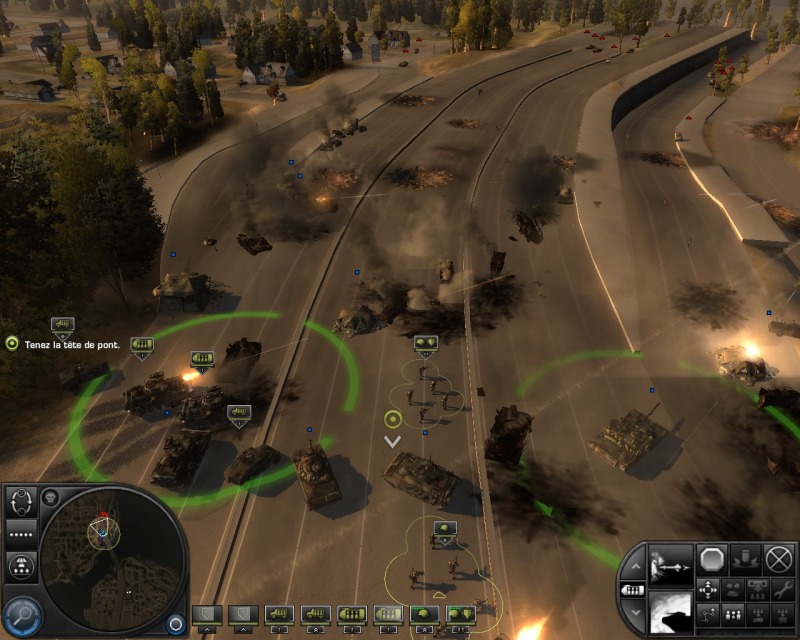800x640 pixels.
Task: Click the blue ring button beside the minimap
Action: [176, 623]
